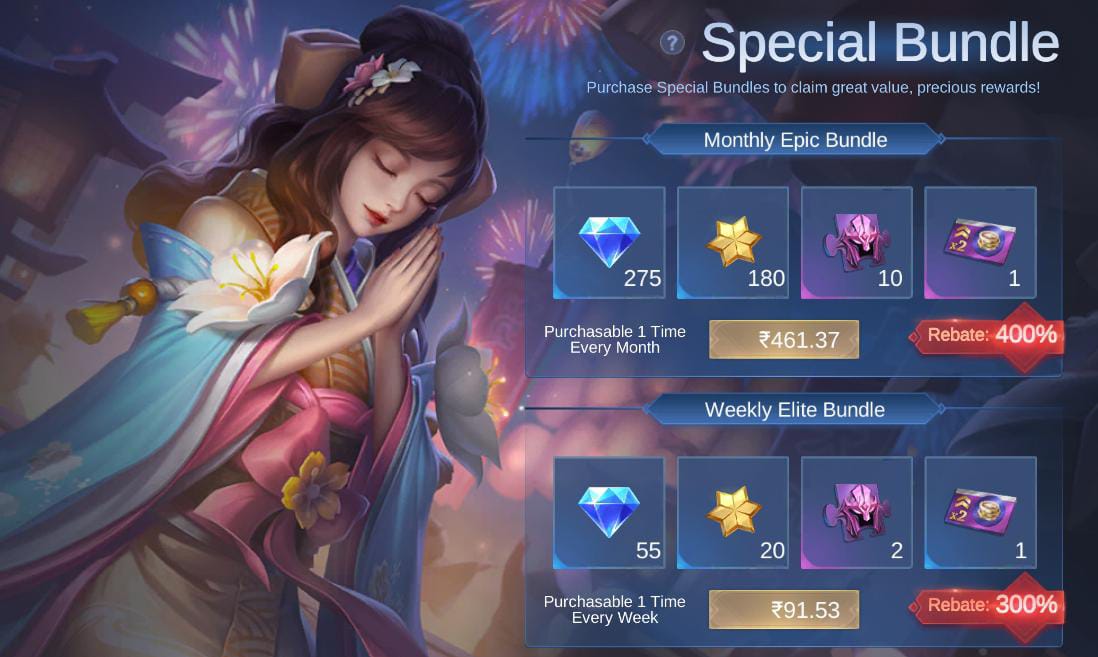Tap the 300% Rebate badge
This screenshot has height=657, width=1098.
991,604
